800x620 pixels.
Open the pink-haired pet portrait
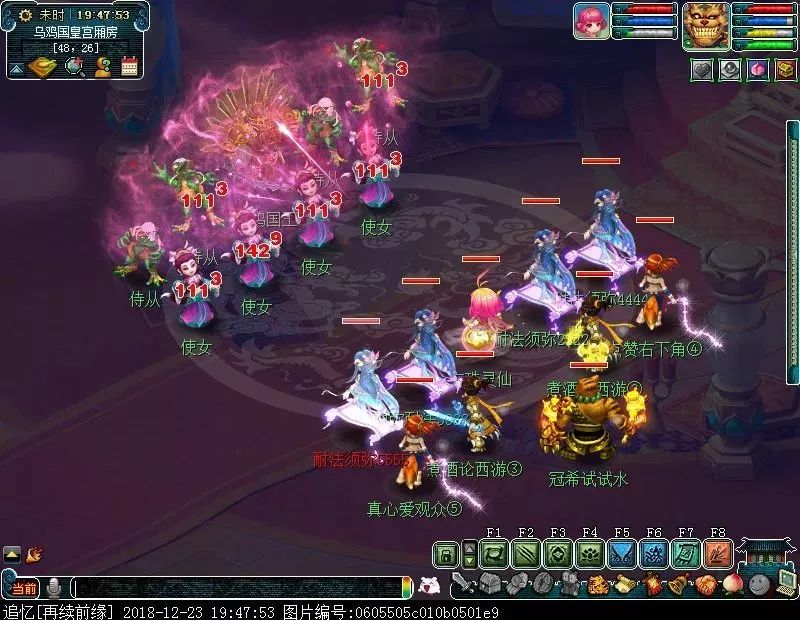(590, 21)
